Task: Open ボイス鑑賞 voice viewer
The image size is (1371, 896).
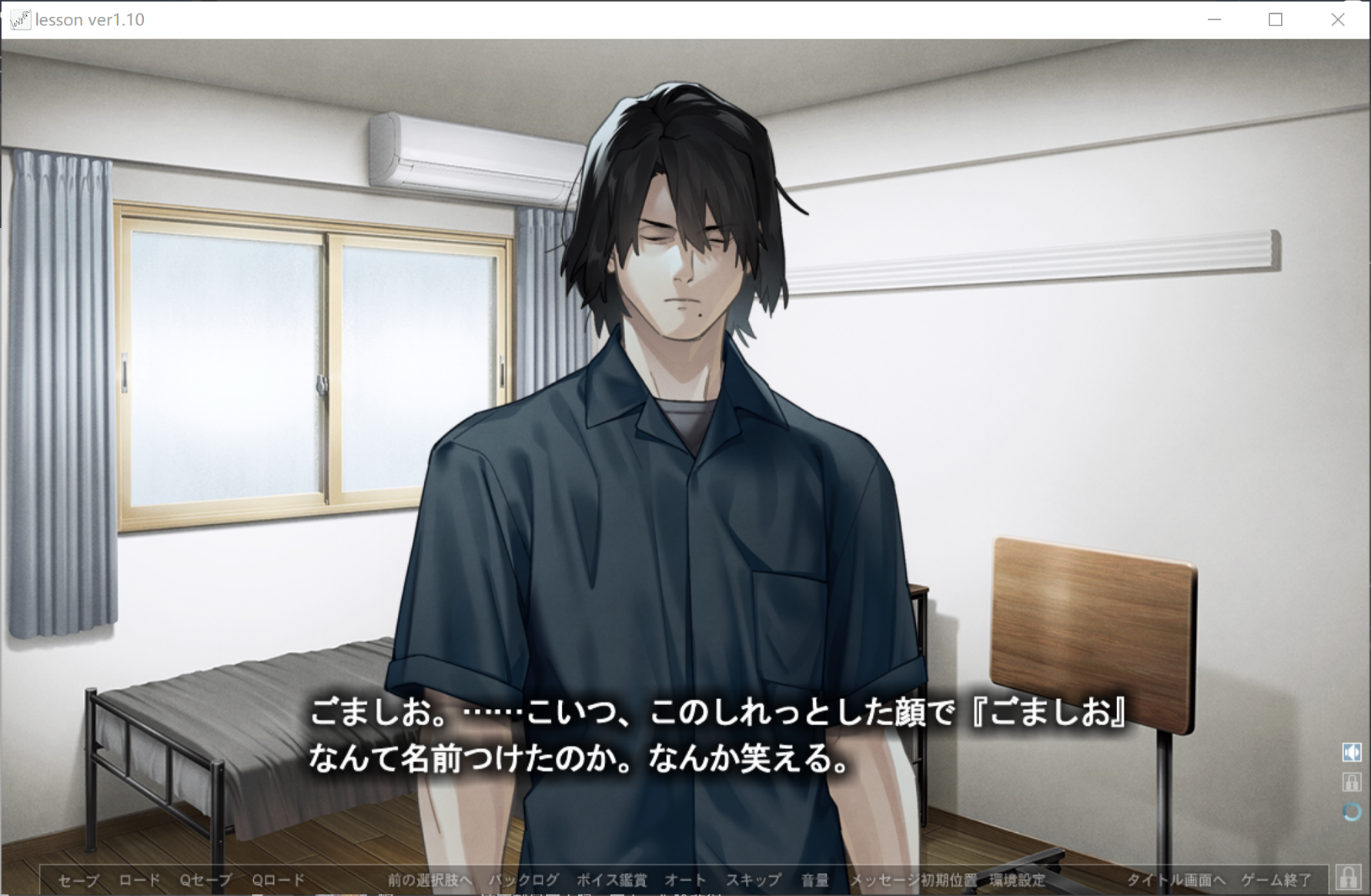Action: point(612,880)
